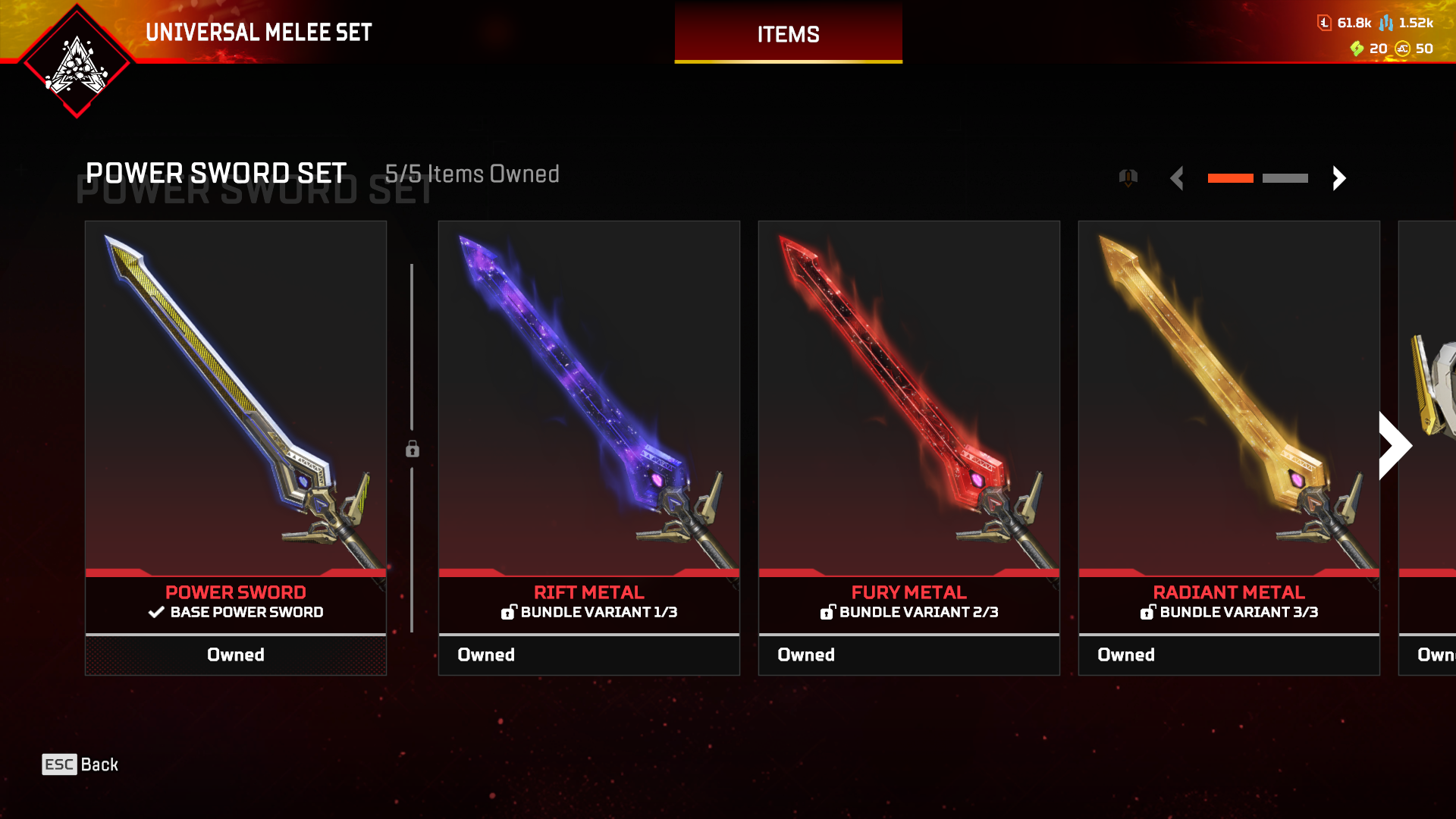Select the second gray page indicator bar
Image resolution: width=1456 pixels, height=819 pixels.
1285,177
